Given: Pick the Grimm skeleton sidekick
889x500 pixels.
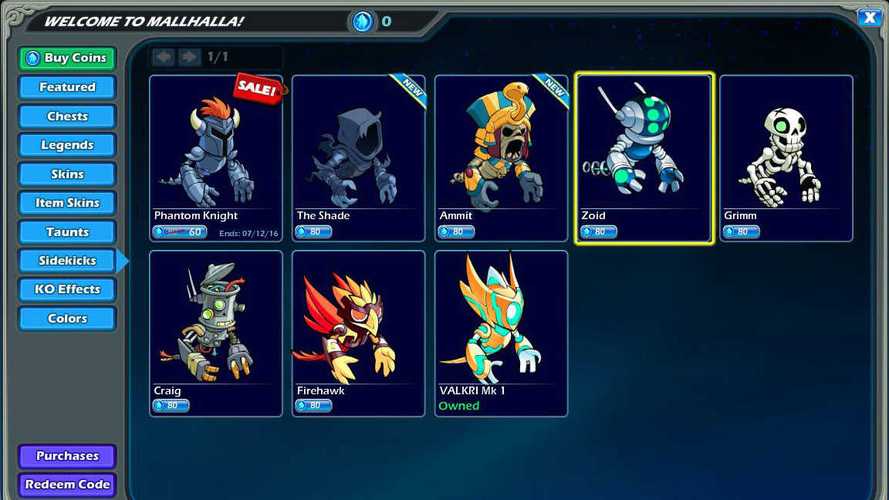Looking at the screenshot, I should point(786,157).
